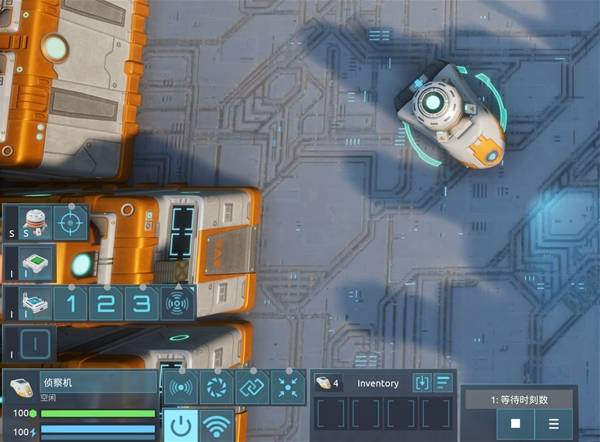Click the 侦察机 scout unit portrait
The height and width of the screenshot is (442, 600).
pyautogui.click(x=22, y=387)
